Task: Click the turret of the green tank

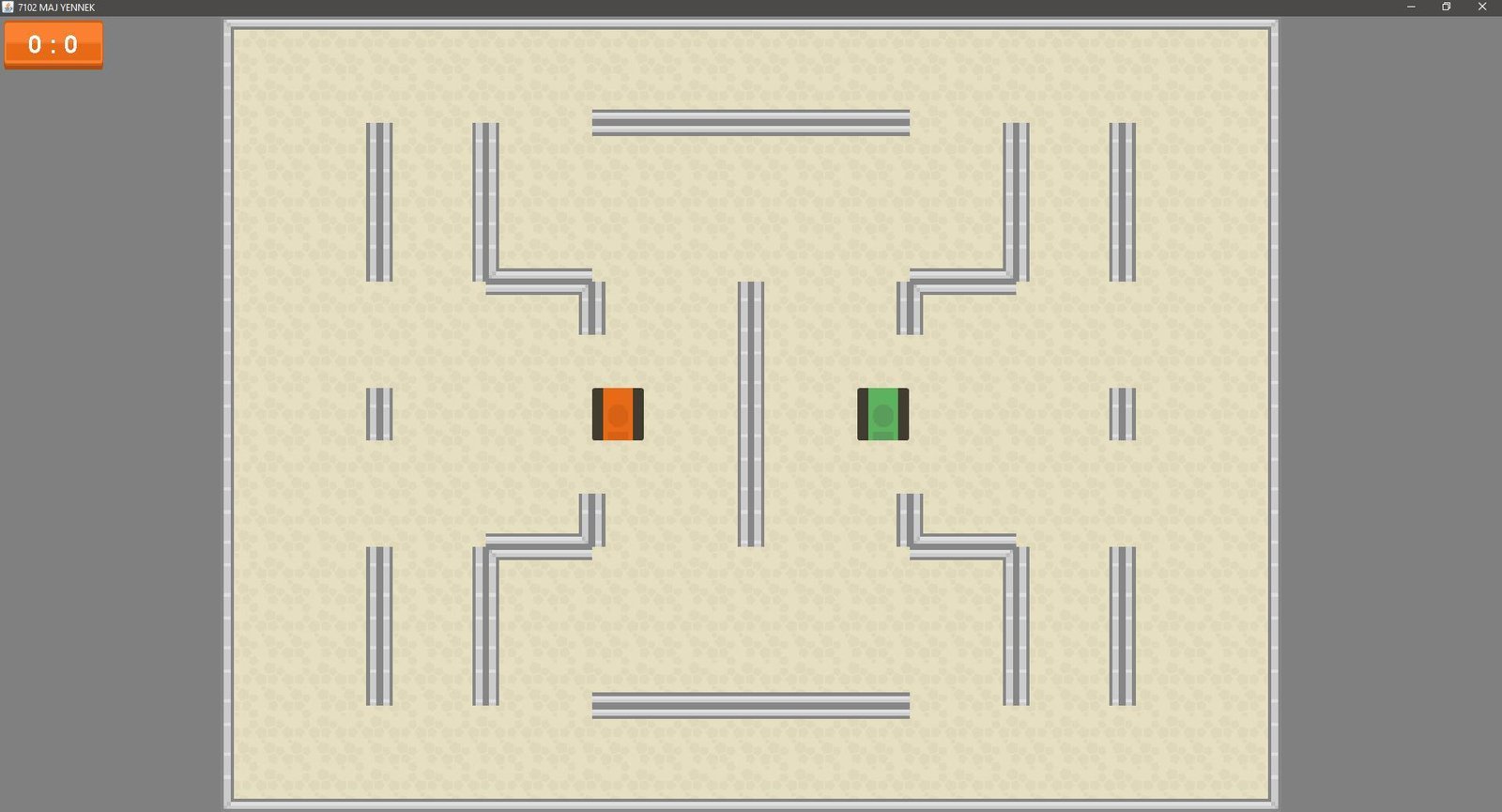Action: pos(882,414)
